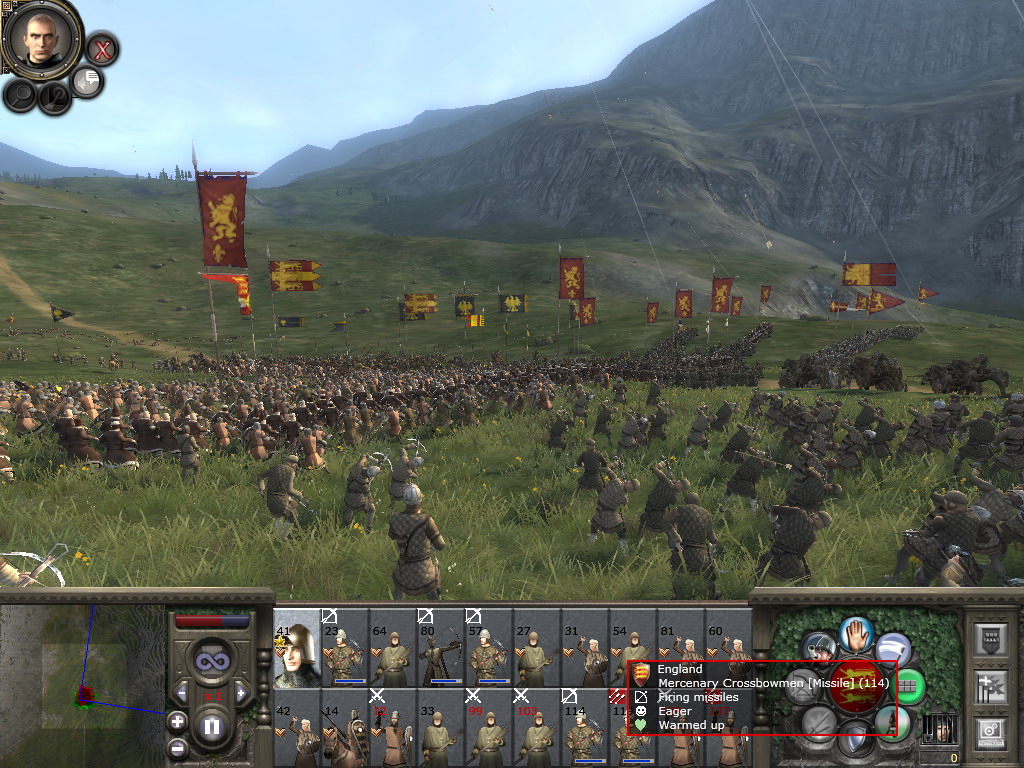This screenshot has height=768, width=1024.
Task: Decrease battle speed with the minus arrow
Action: tap(182, 691)
